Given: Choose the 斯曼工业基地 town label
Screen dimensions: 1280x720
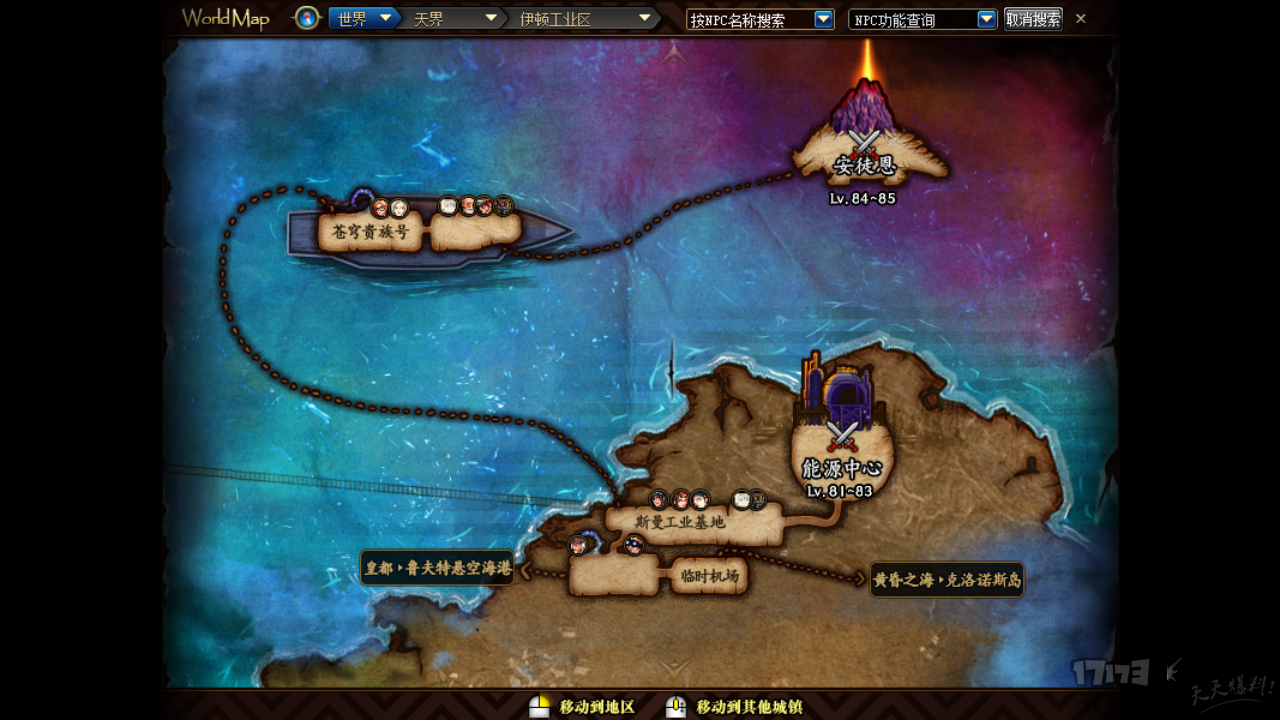Looking at the screenshot, I should pos(680,522).
